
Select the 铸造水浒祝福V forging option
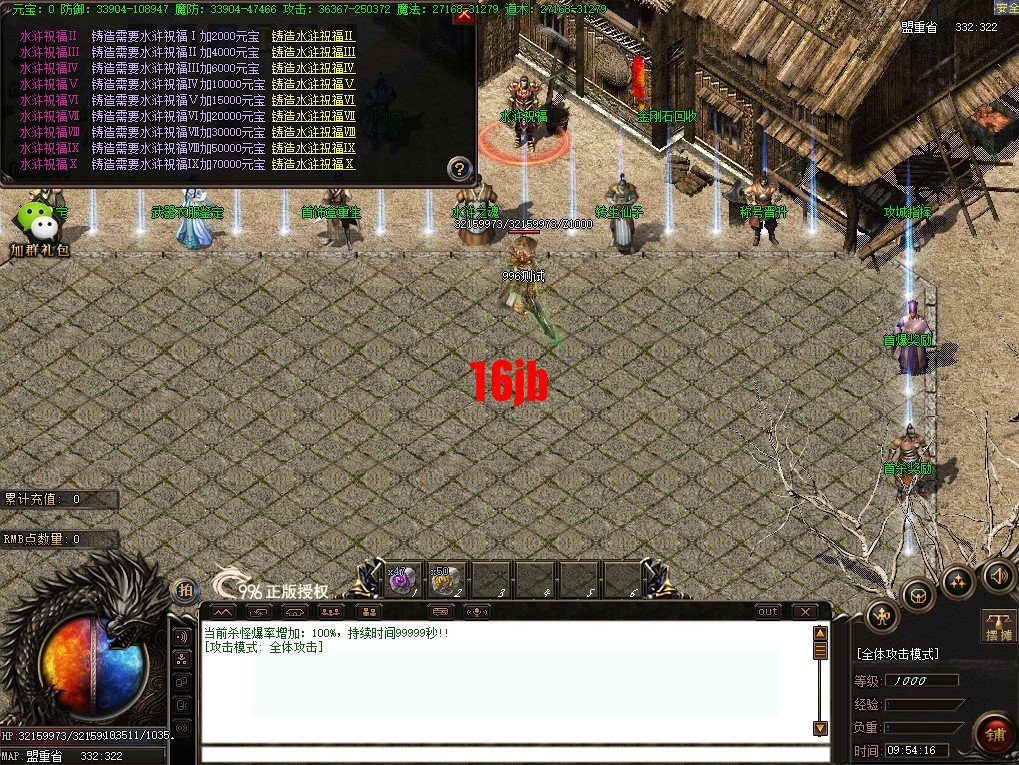pos(313,84)
